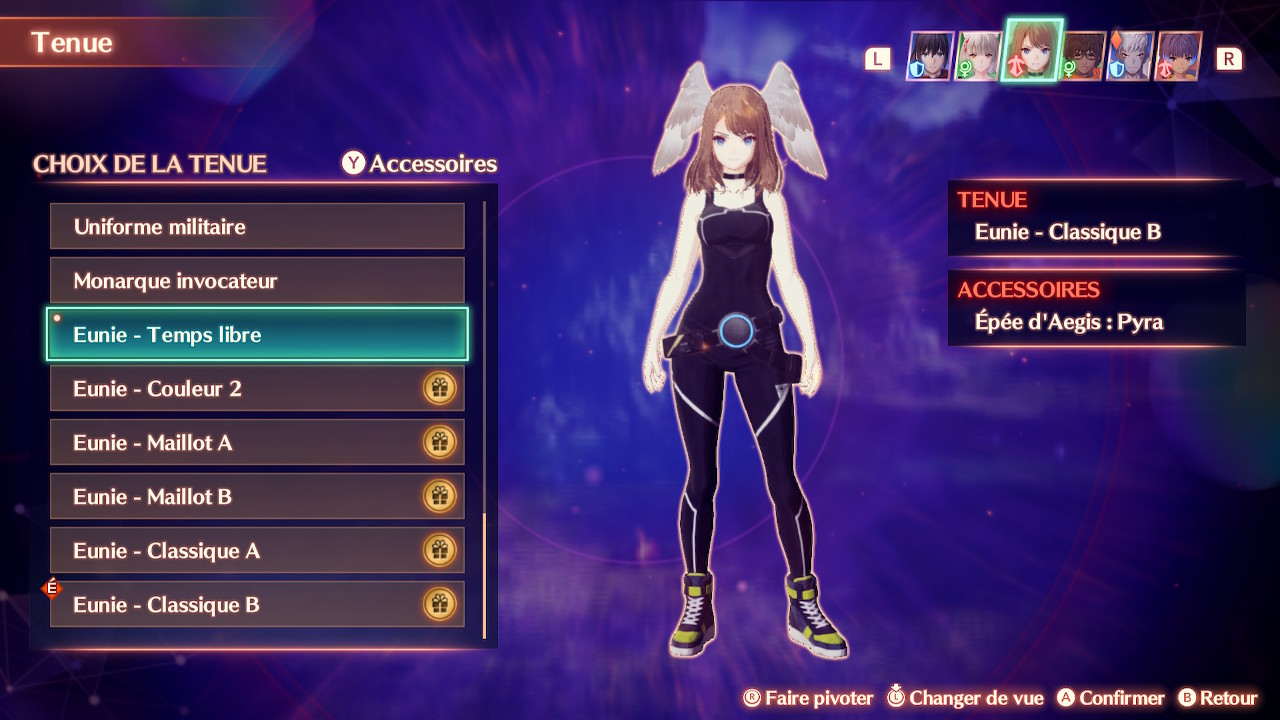Image resolution: width=1280 pixels, height=720 pixels.
Task: Choose the Monarque invocateur outfit
Action: pos(257,281)
